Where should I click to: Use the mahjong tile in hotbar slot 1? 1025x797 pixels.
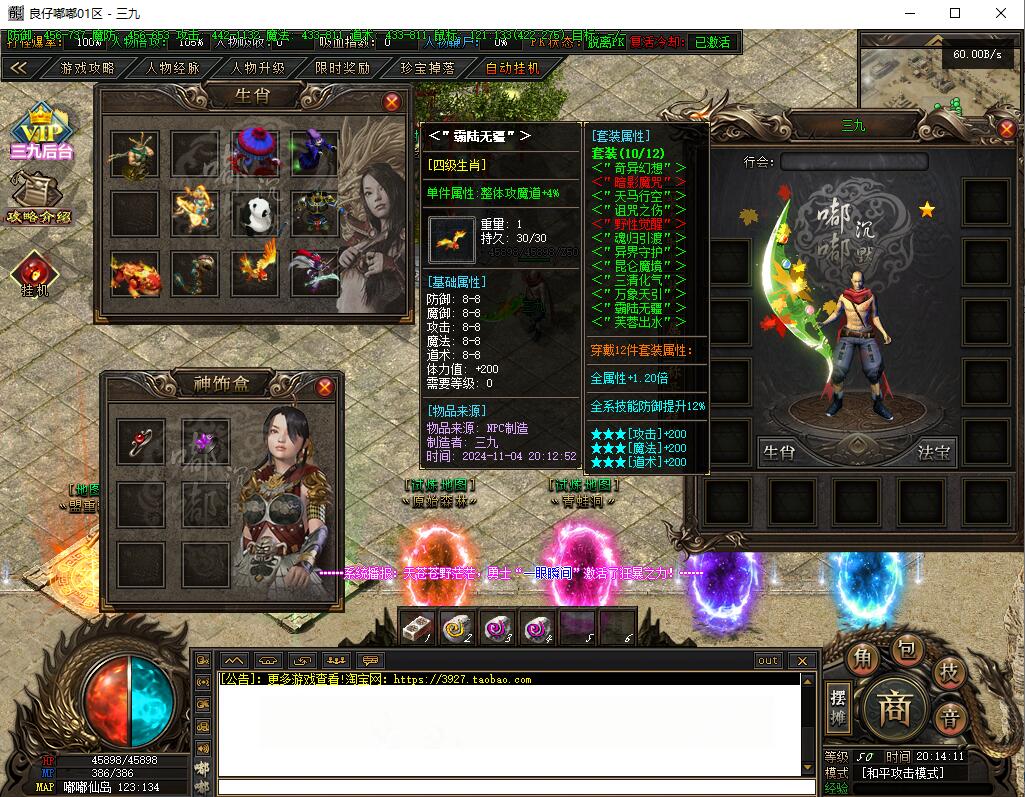[417, 627]
